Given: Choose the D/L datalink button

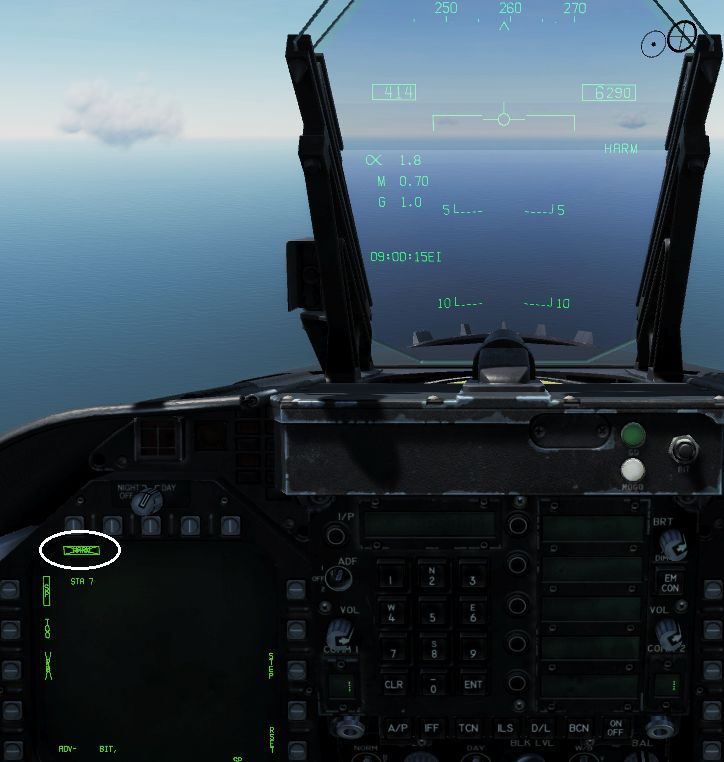Looking at the screenshot, I should (541, 728).
